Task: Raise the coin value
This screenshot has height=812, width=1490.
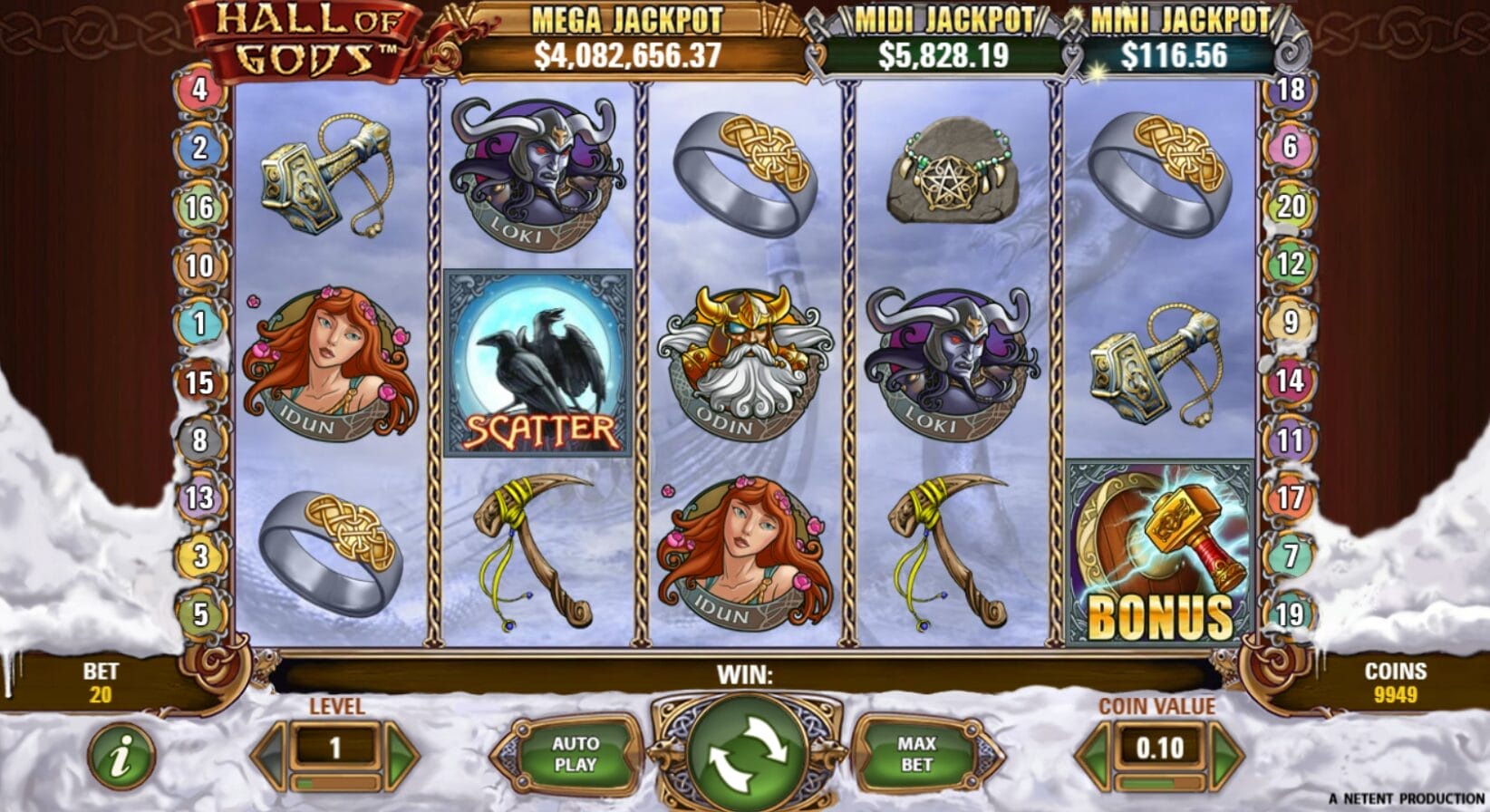Action: click(x=1226, y=752)
